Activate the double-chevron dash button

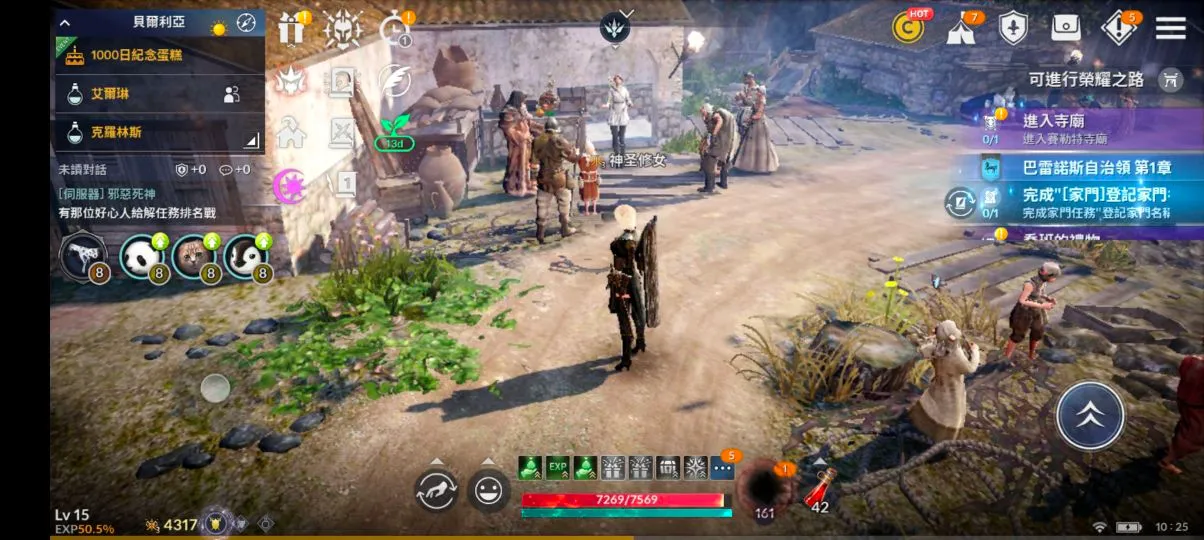[x=1090, y=415]
